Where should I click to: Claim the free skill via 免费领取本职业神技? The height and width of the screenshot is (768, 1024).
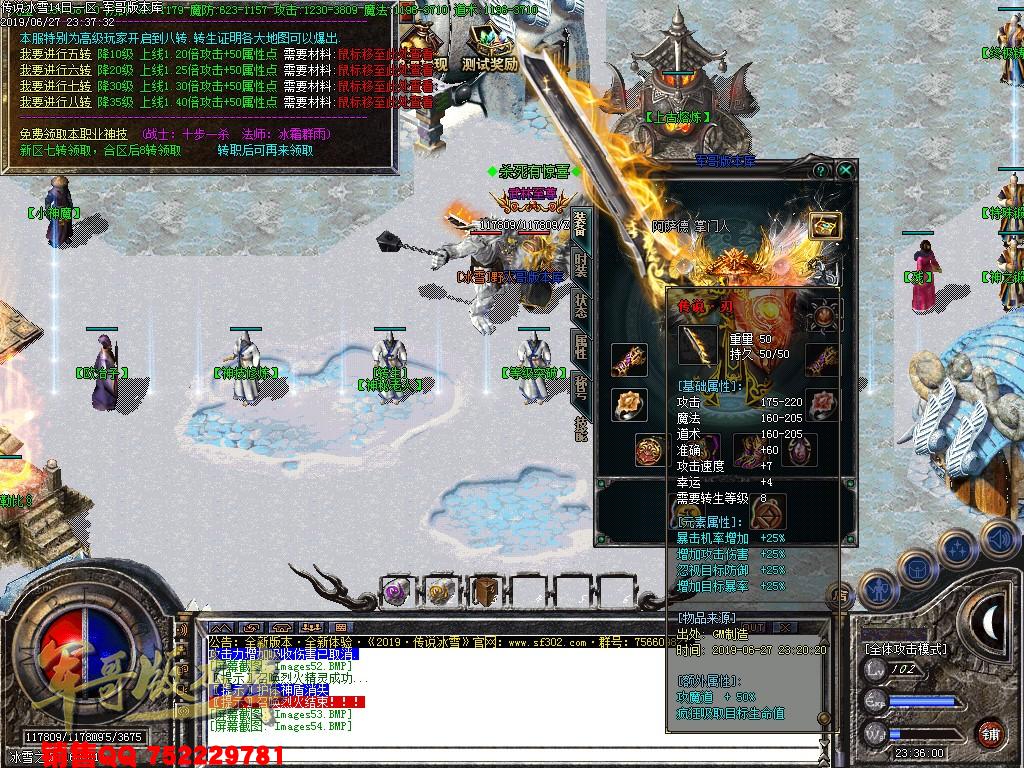point(74,134)
